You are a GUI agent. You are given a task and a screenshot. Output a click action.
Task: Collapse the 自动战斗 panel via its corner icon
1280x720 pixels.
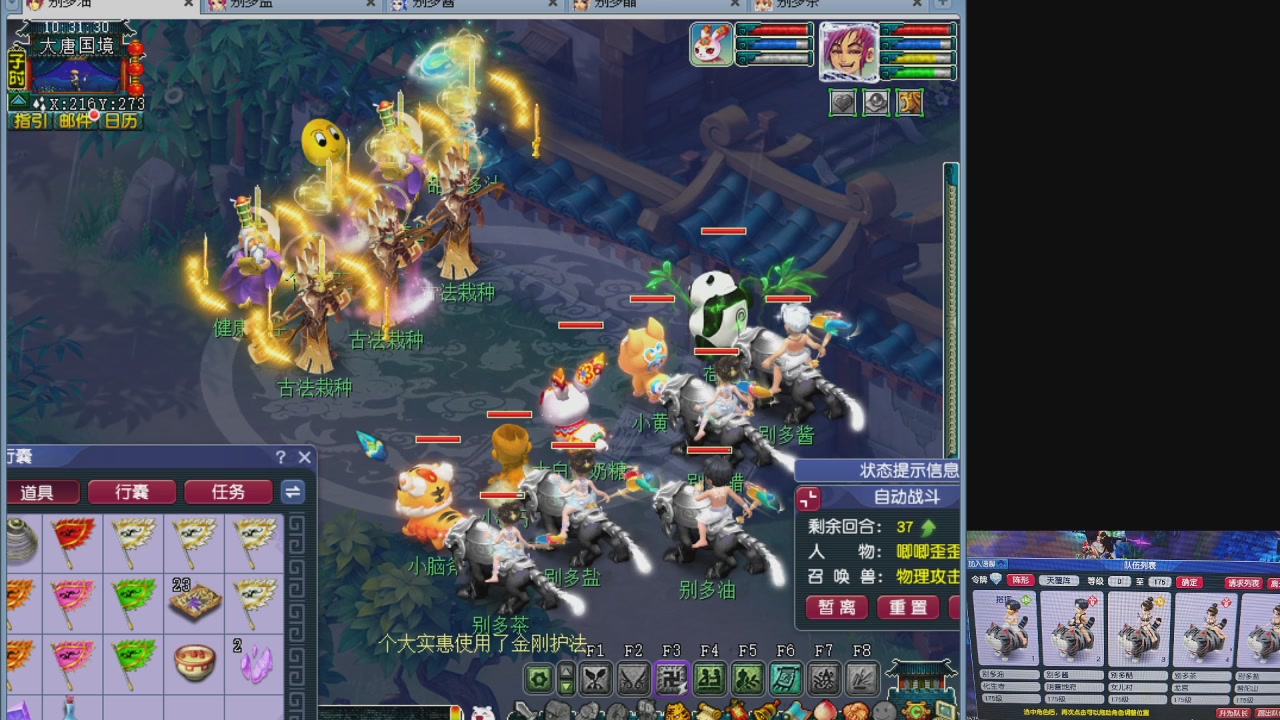(808, 499)
